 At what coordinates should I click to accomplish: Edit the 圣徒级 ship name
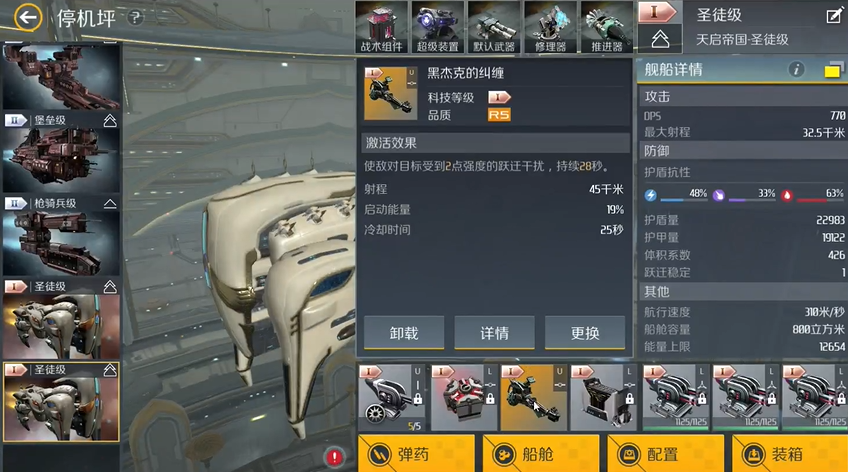coord(833,15)
